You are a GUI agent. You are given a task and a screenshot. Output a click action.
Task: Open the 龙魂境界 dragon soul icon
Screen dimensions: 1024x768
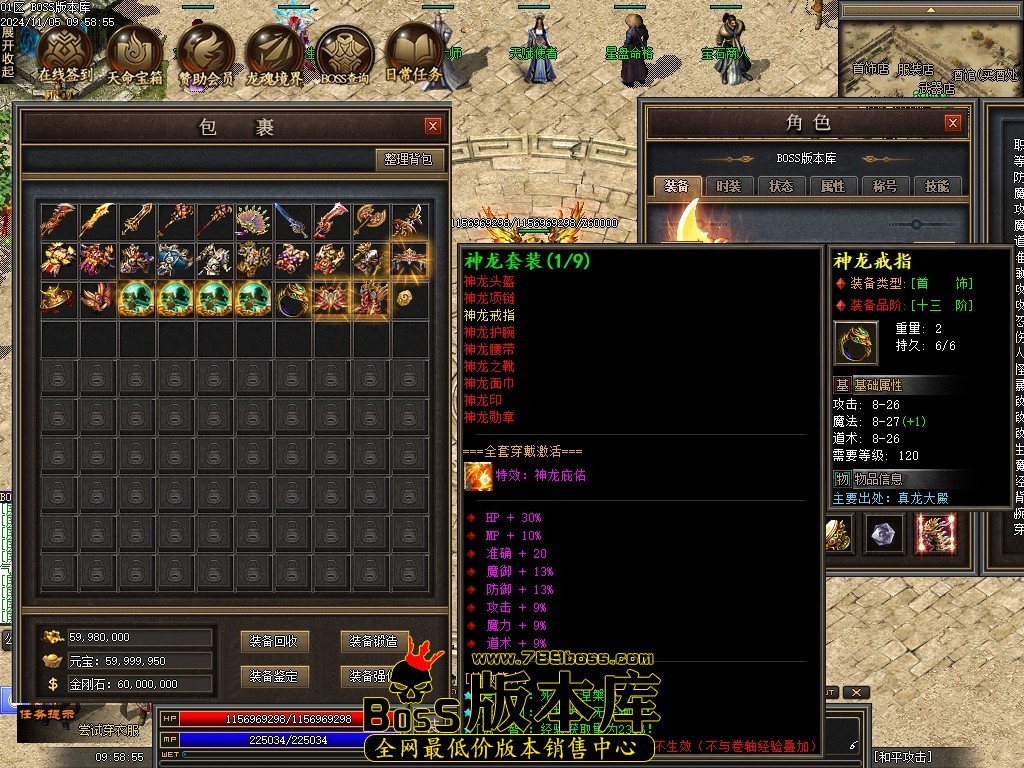(276, 53)
